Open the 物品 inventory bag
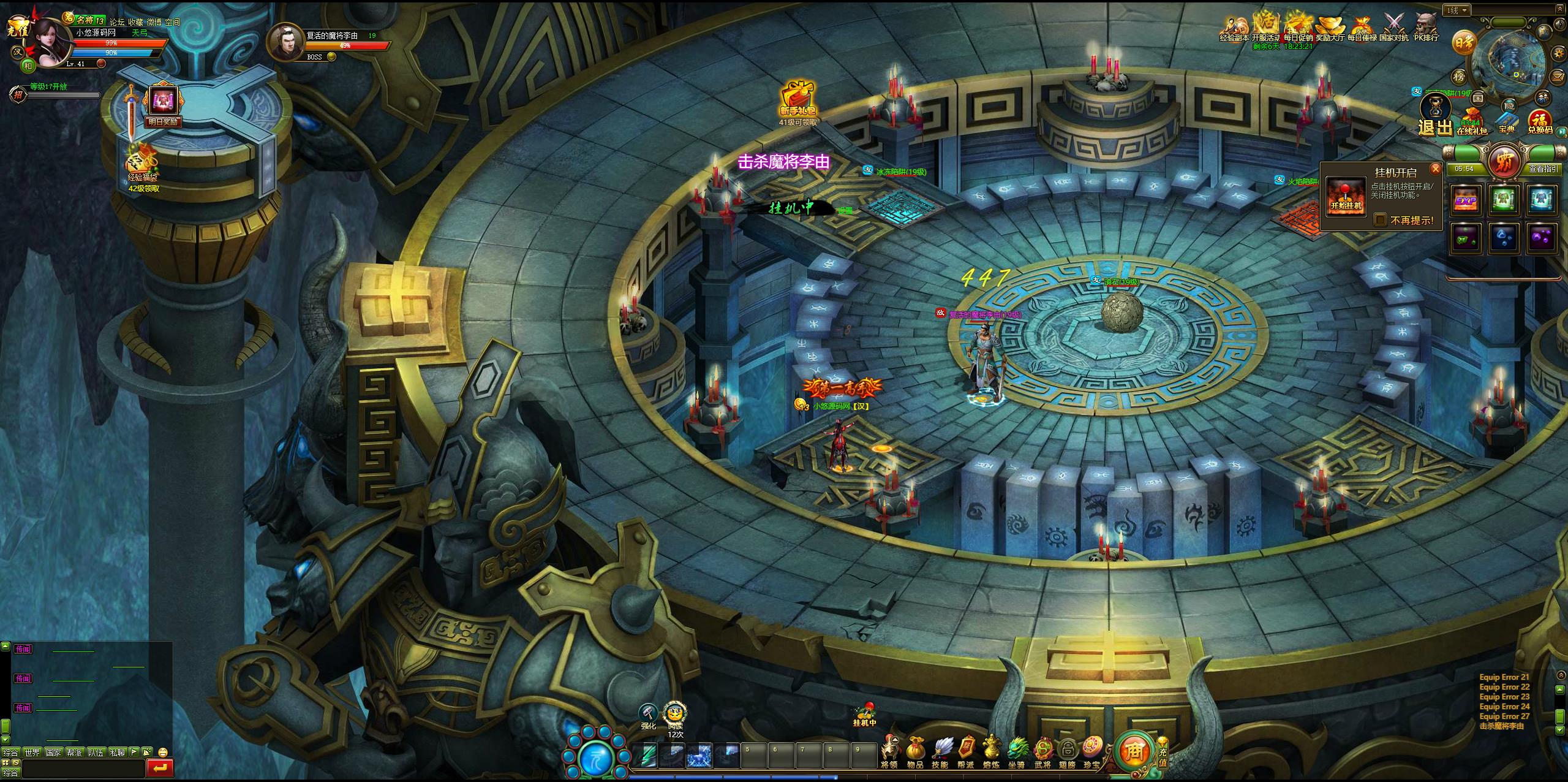1568x782 pixels. click(x=915, y=751)
